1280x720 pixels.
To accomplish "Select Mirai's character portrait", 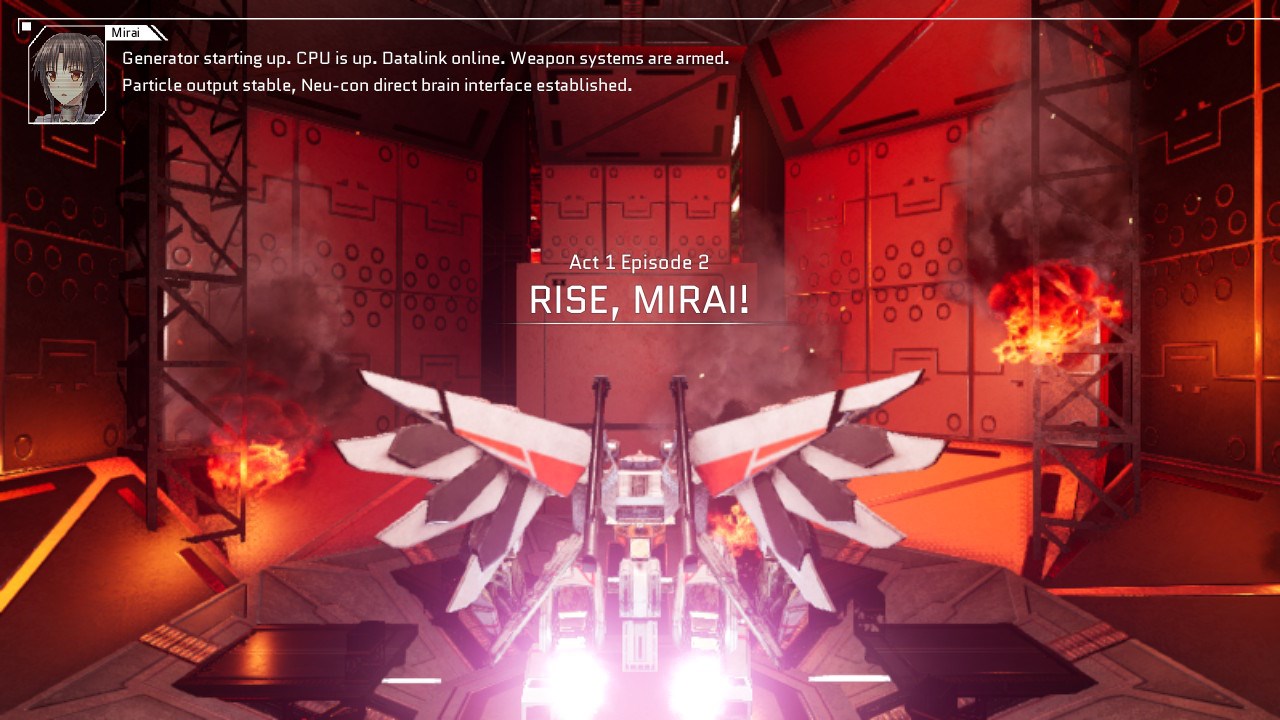I will click(65, 75).
